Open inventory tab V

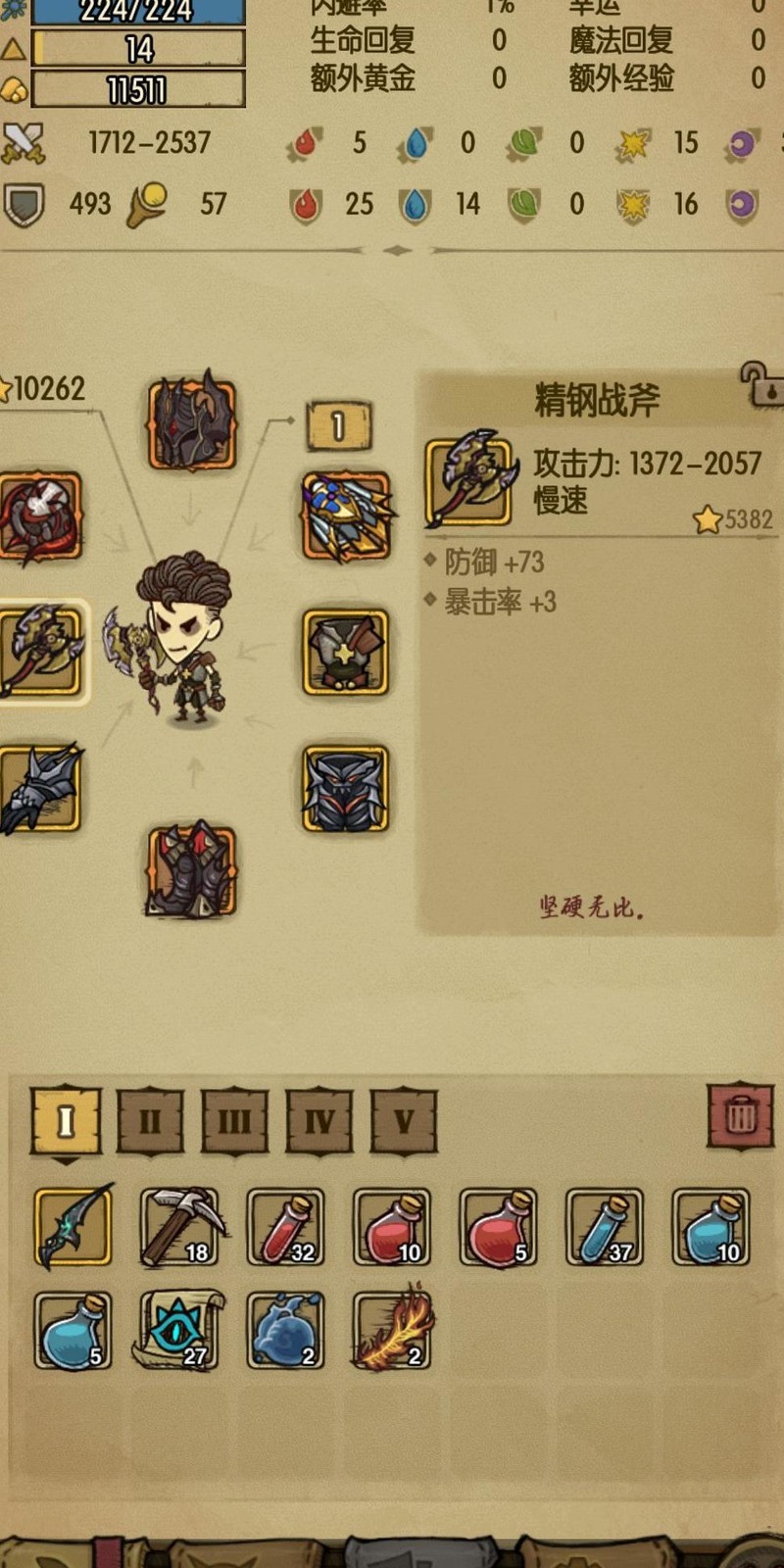(404, 1120)
